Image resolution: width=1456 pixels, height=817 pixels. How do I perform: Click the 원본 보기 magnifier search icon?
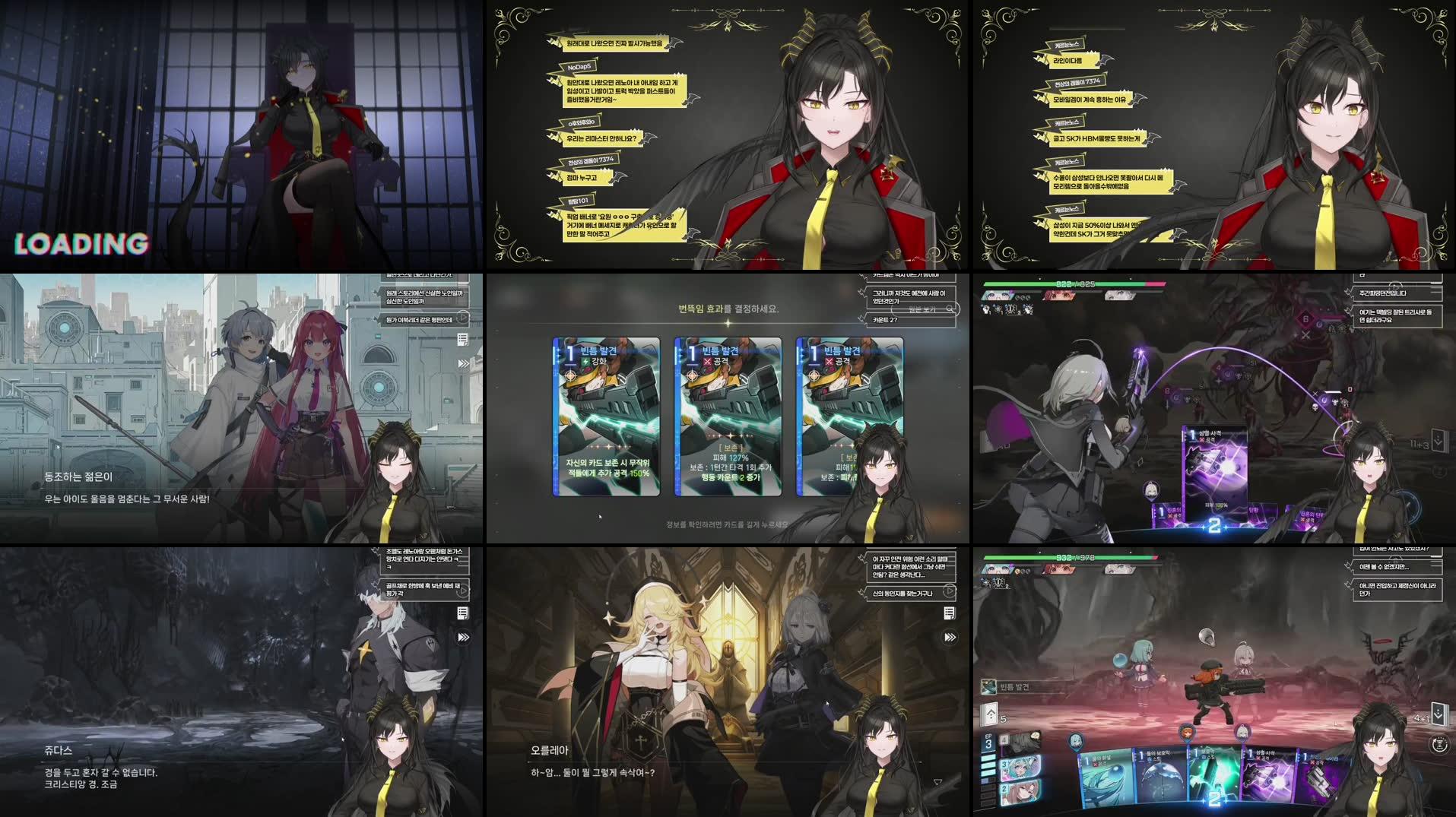pyautogui.click(x=950, y=310)
